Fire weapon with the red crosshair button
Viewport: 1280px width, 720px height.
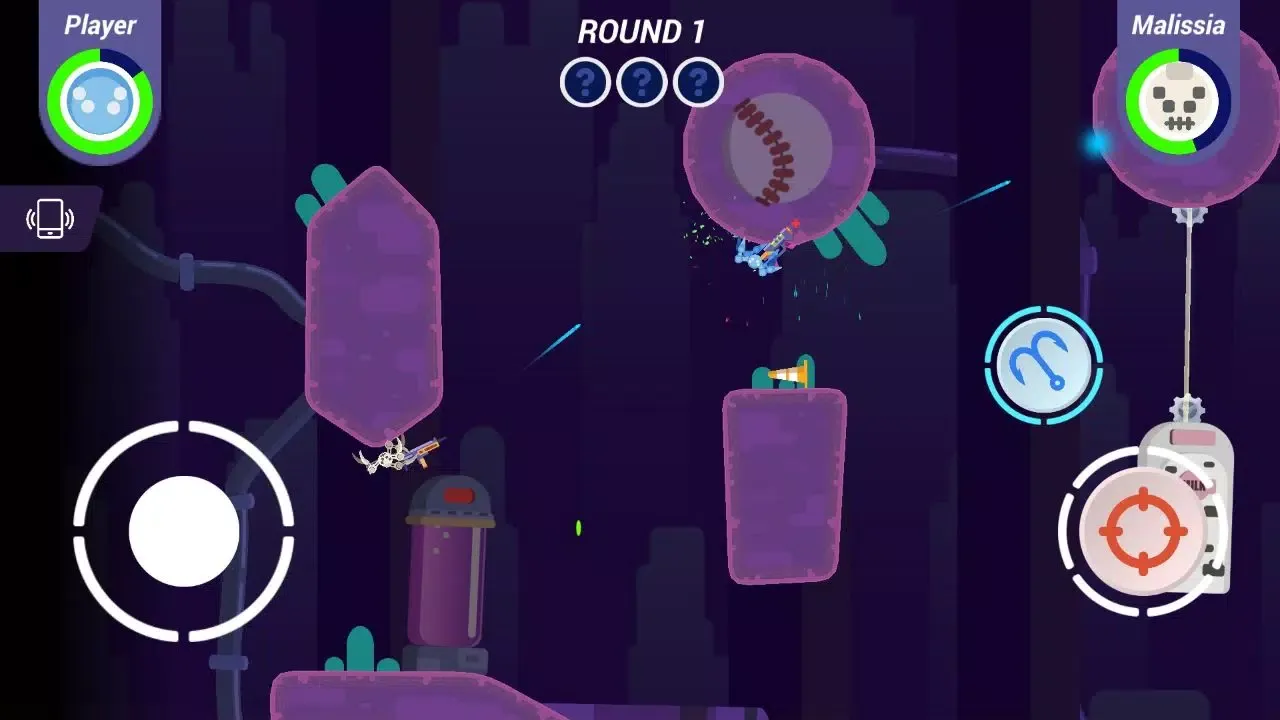click(1141, 531)
